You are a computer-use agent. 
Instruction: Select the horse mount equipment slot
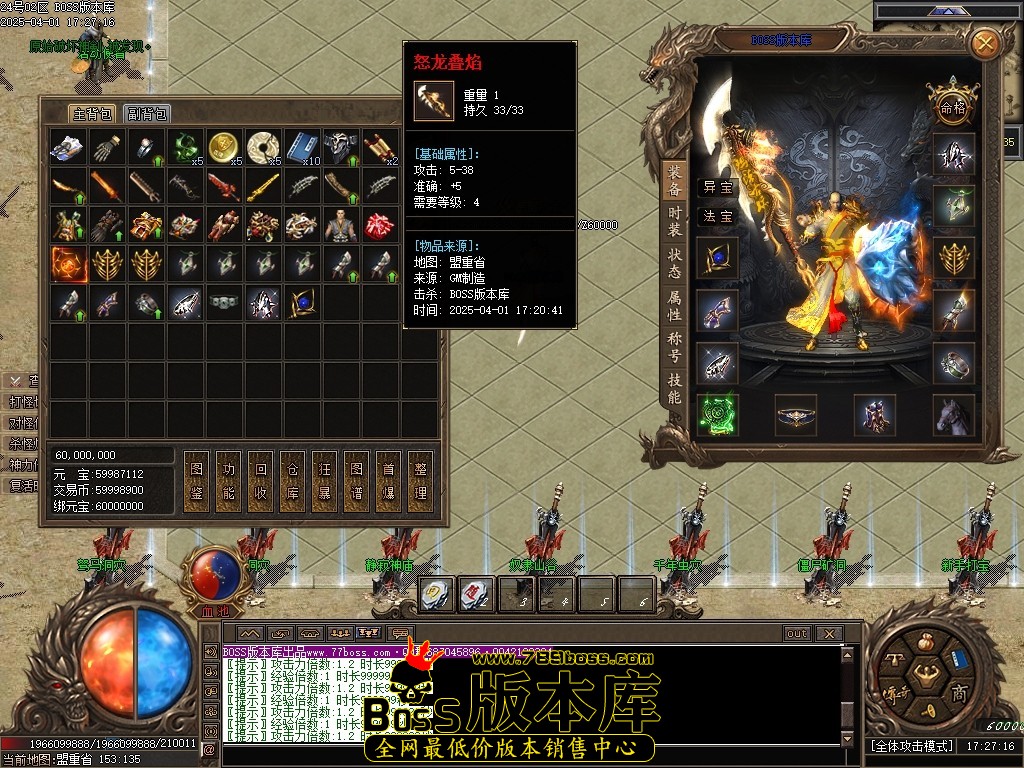click(x=953, y=414)
